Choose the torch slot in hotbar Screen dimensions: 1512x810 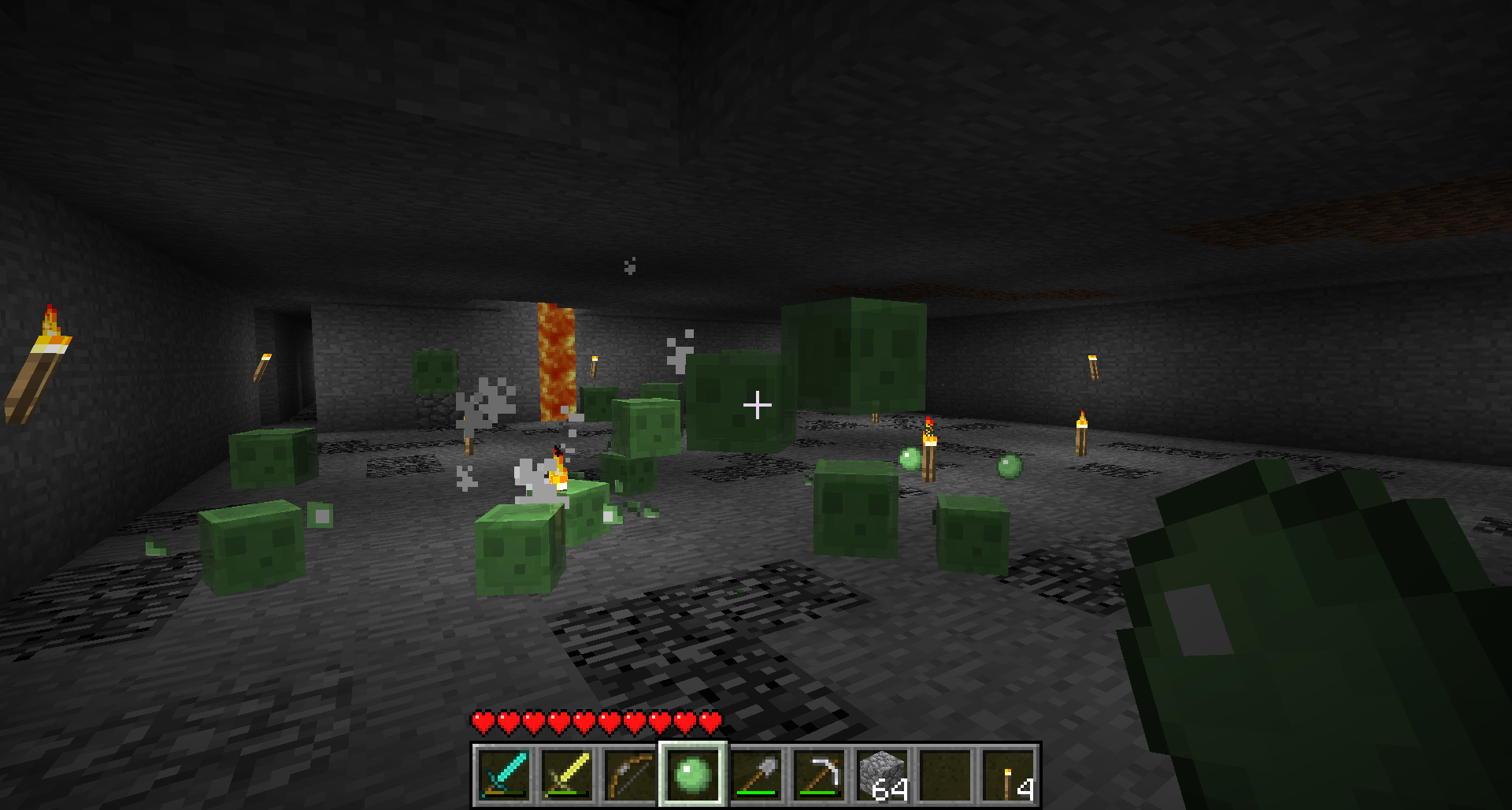(x=1009, y=775)
